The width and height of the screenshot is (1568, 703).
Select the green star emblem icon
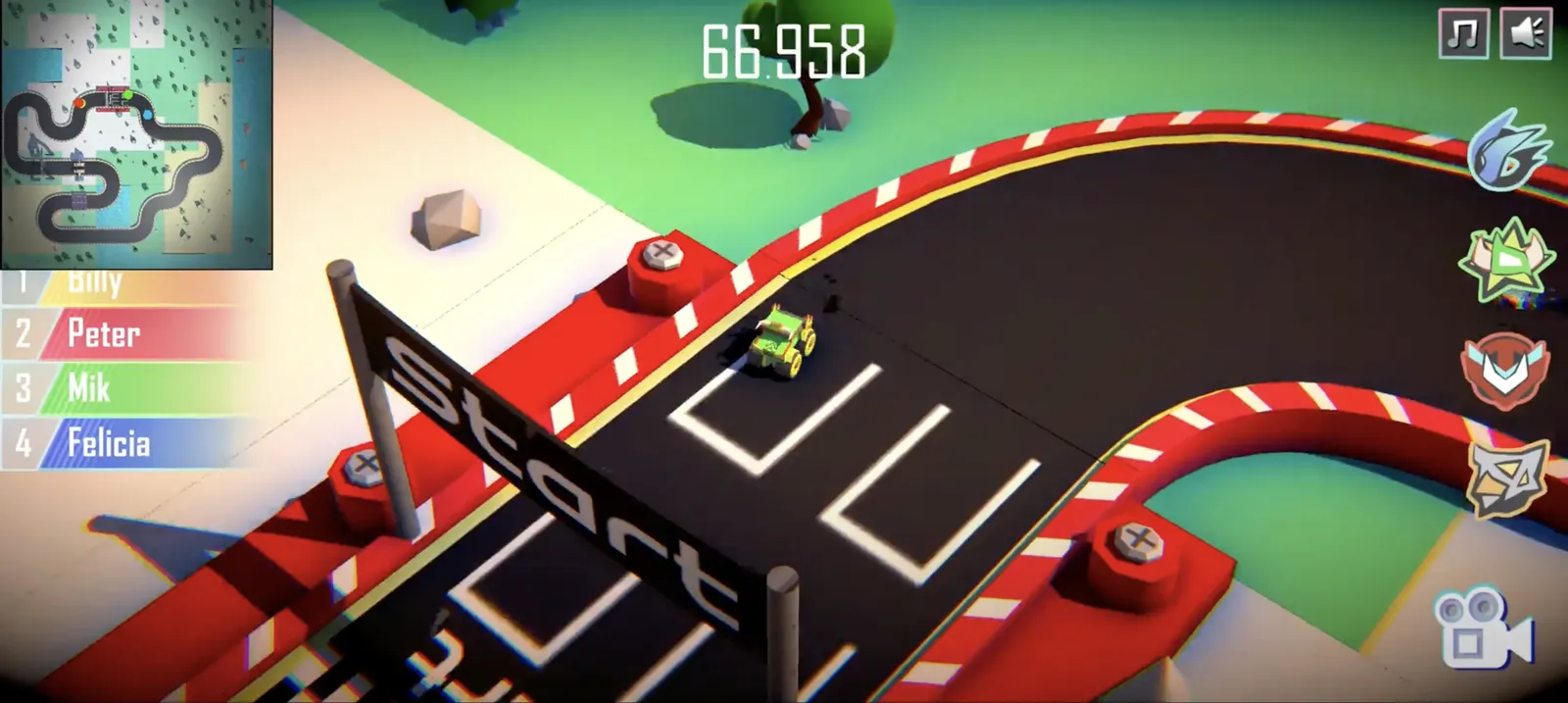pyautogui.click(x=1505, y=262)
